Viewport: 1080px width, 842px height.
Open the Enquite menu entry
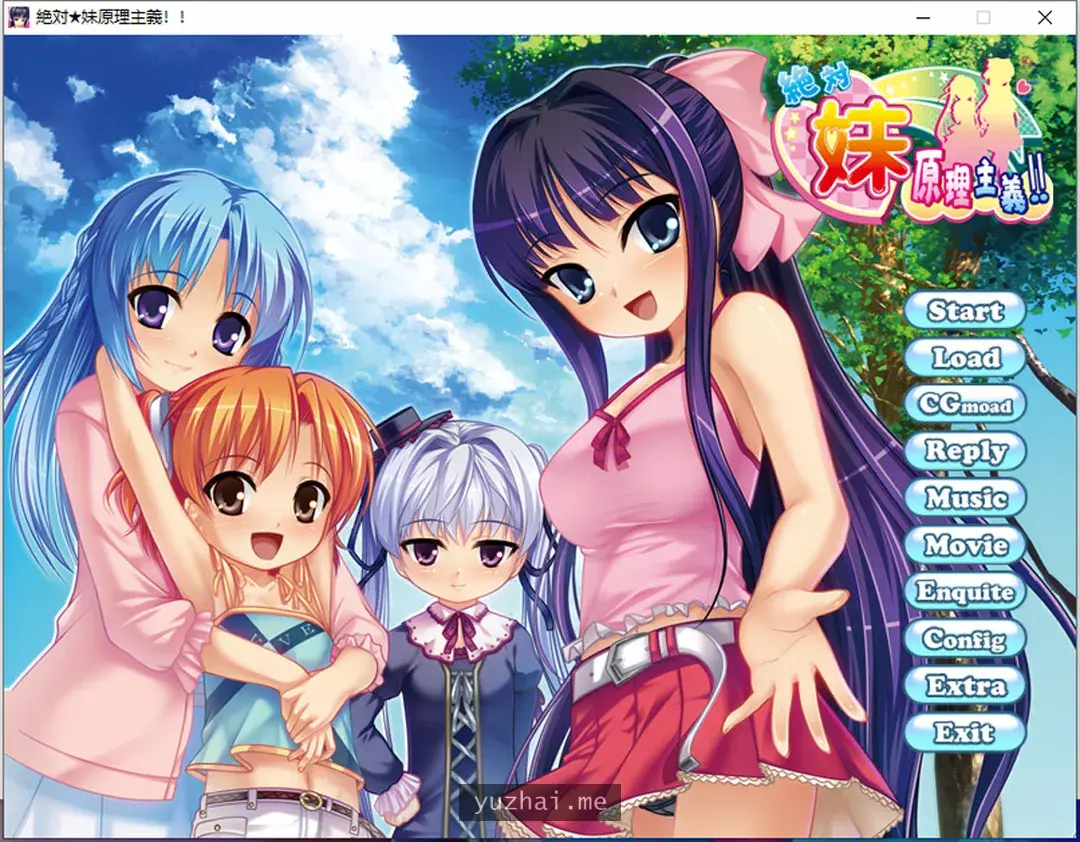[965, 592]
